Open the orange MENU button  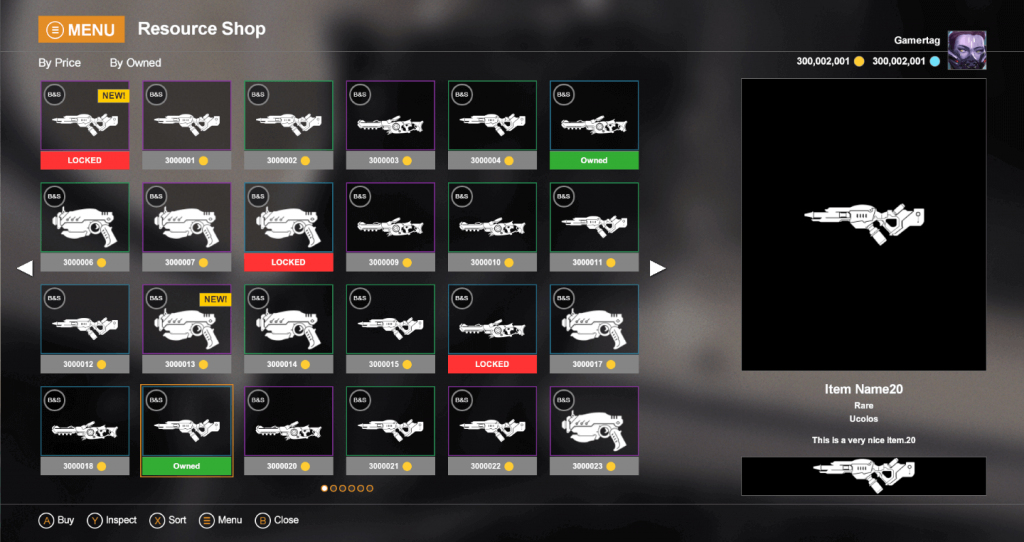click(81, 30)
